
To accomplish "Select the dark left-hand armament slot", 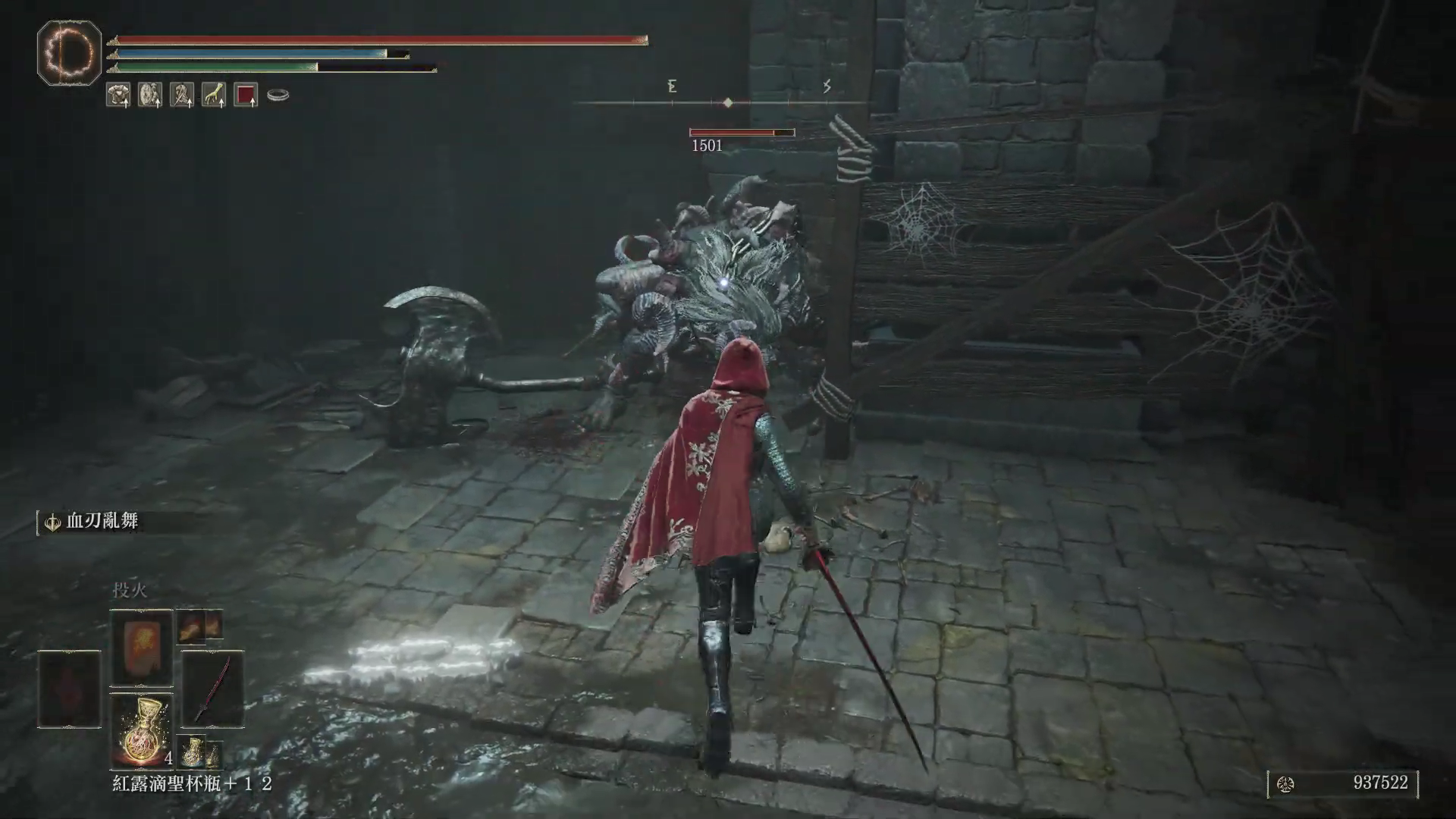I will (x=69, y=689).
